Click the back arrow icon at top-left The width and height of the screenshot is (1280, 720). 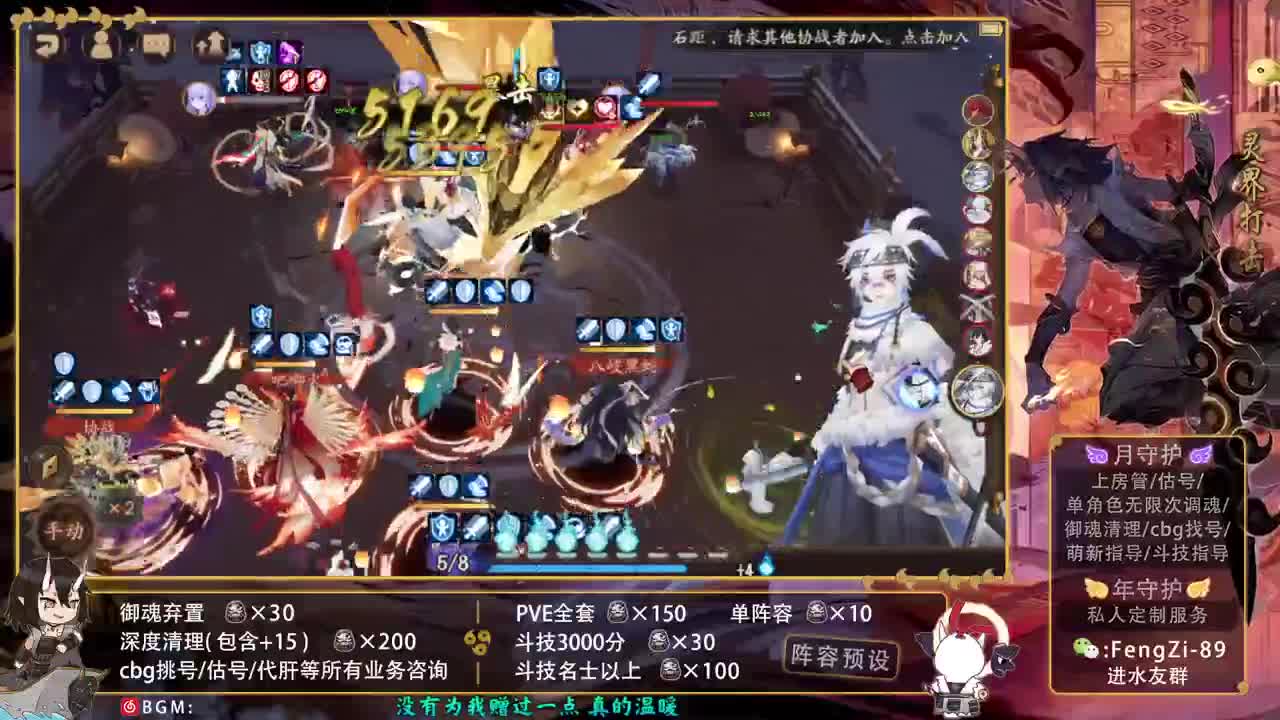(46, 46)
